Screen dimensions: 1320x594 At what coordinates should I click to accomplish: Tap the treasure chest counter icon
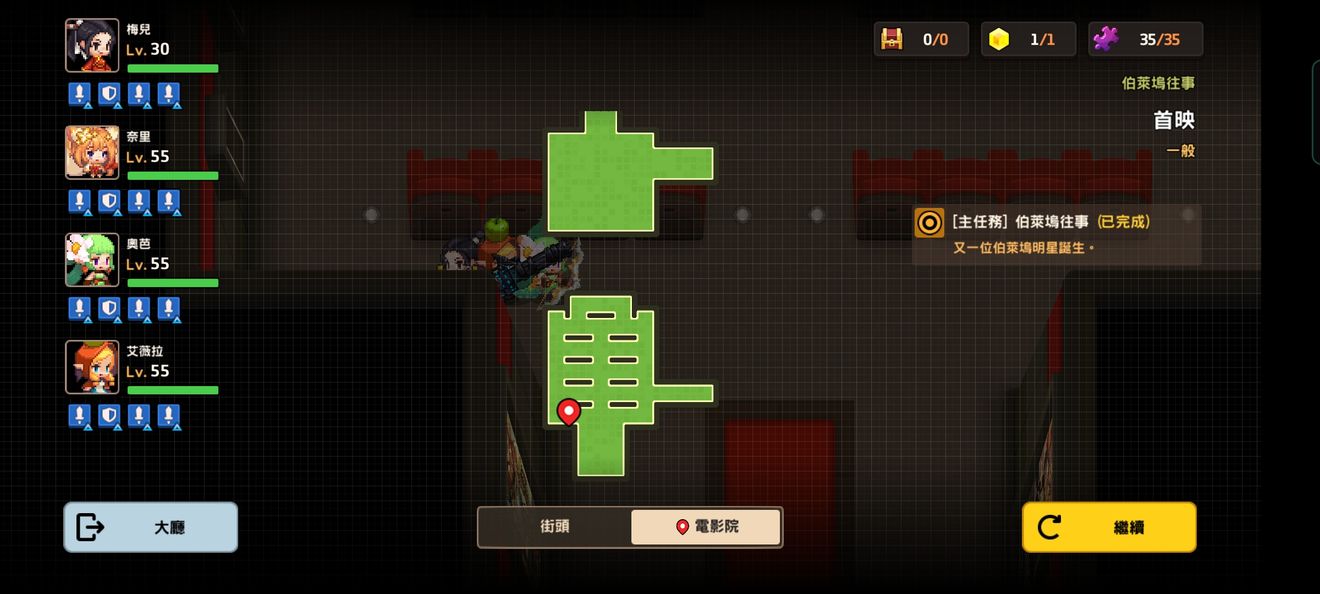pos(891,39)
